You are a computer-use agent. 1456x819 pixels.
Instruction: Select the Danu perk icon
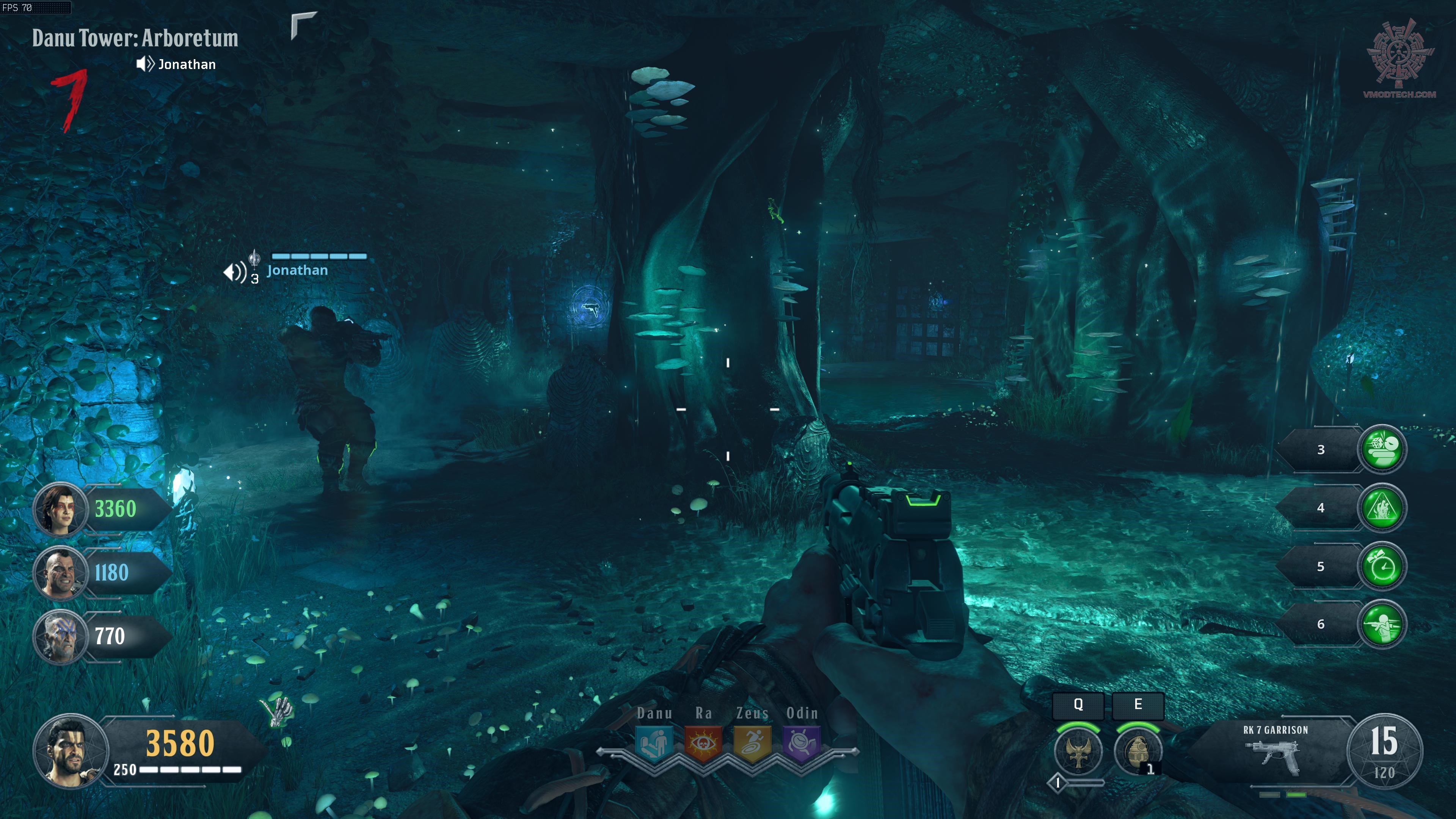point(654,744)
